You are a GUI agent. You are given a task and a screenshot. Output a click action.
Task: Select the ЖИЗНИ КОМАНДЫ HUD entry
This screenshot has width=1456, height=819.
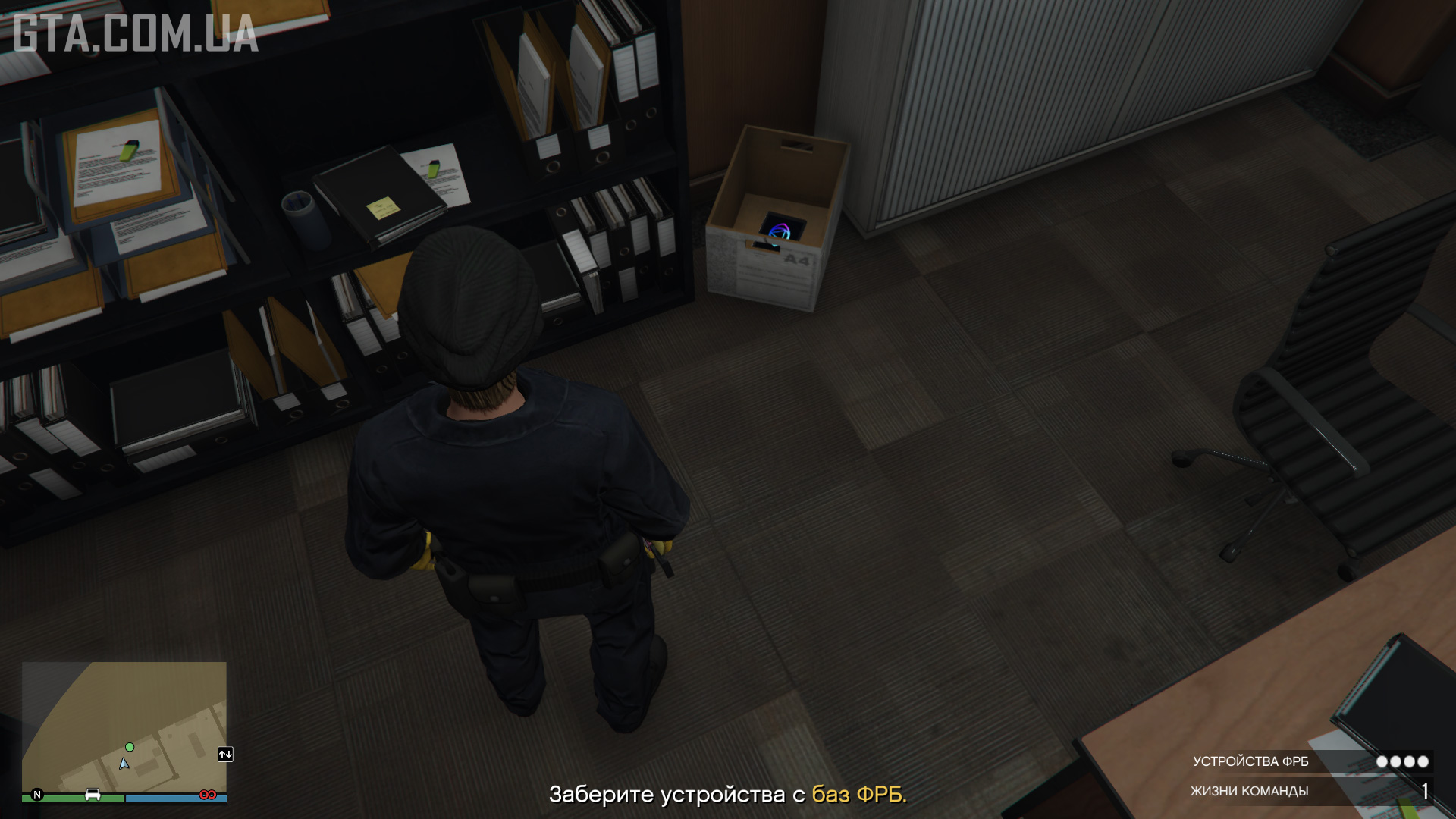click(x=1250, y=790)
